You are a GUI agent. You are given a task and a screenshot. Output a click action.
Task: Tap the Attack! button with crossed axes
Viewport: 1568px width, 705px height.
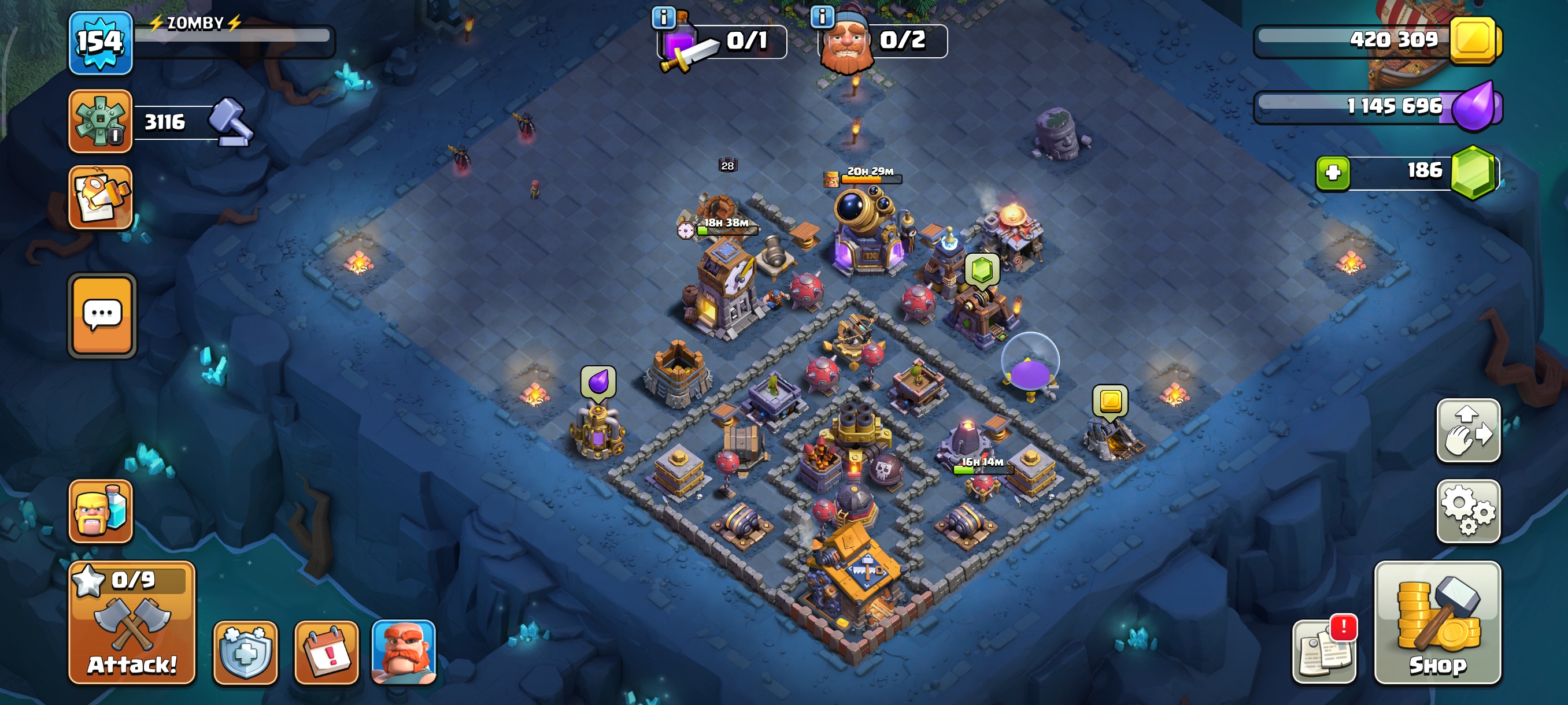point(131,624)
